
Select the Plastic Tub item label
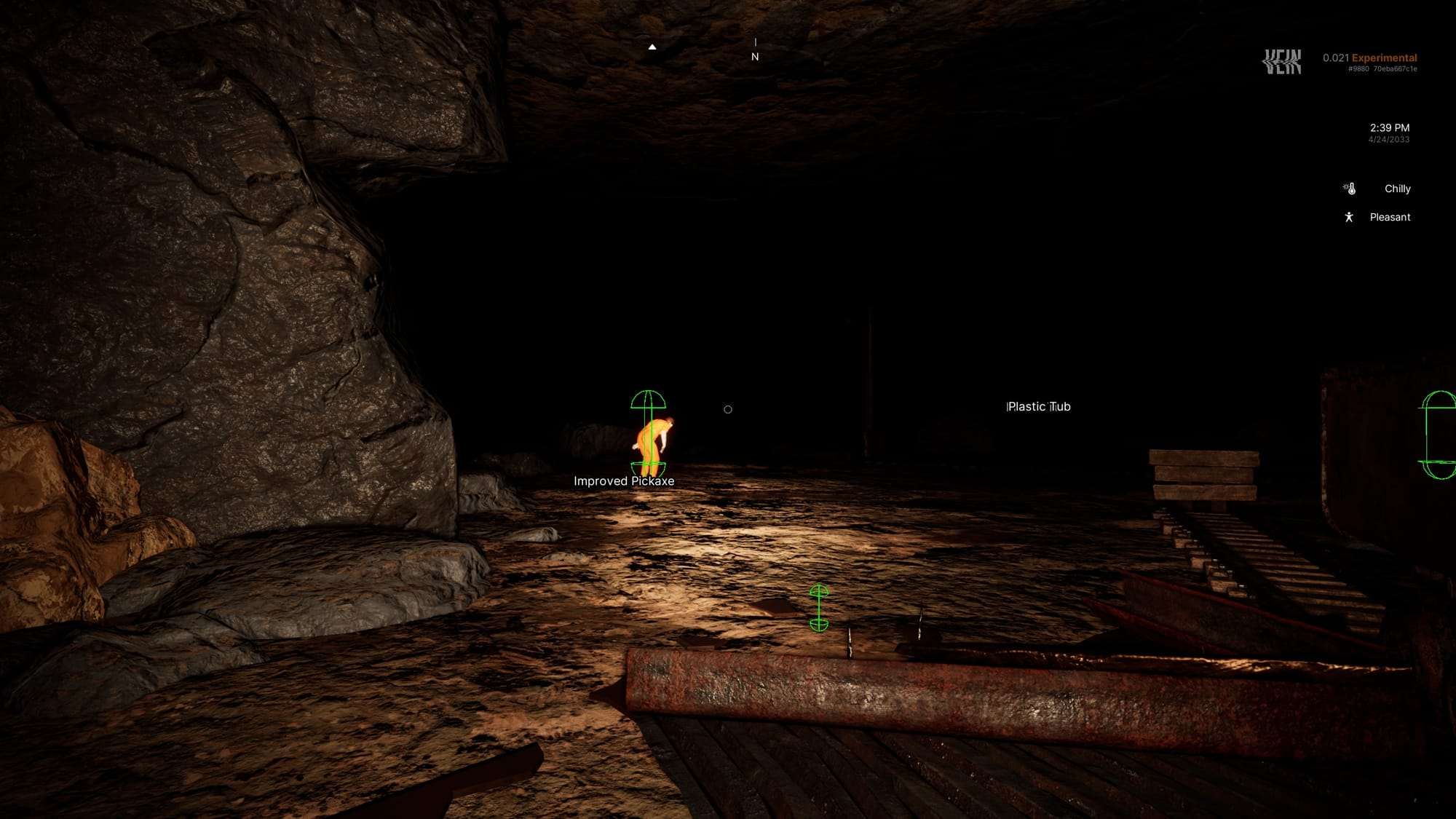[x=1038, y=407]
